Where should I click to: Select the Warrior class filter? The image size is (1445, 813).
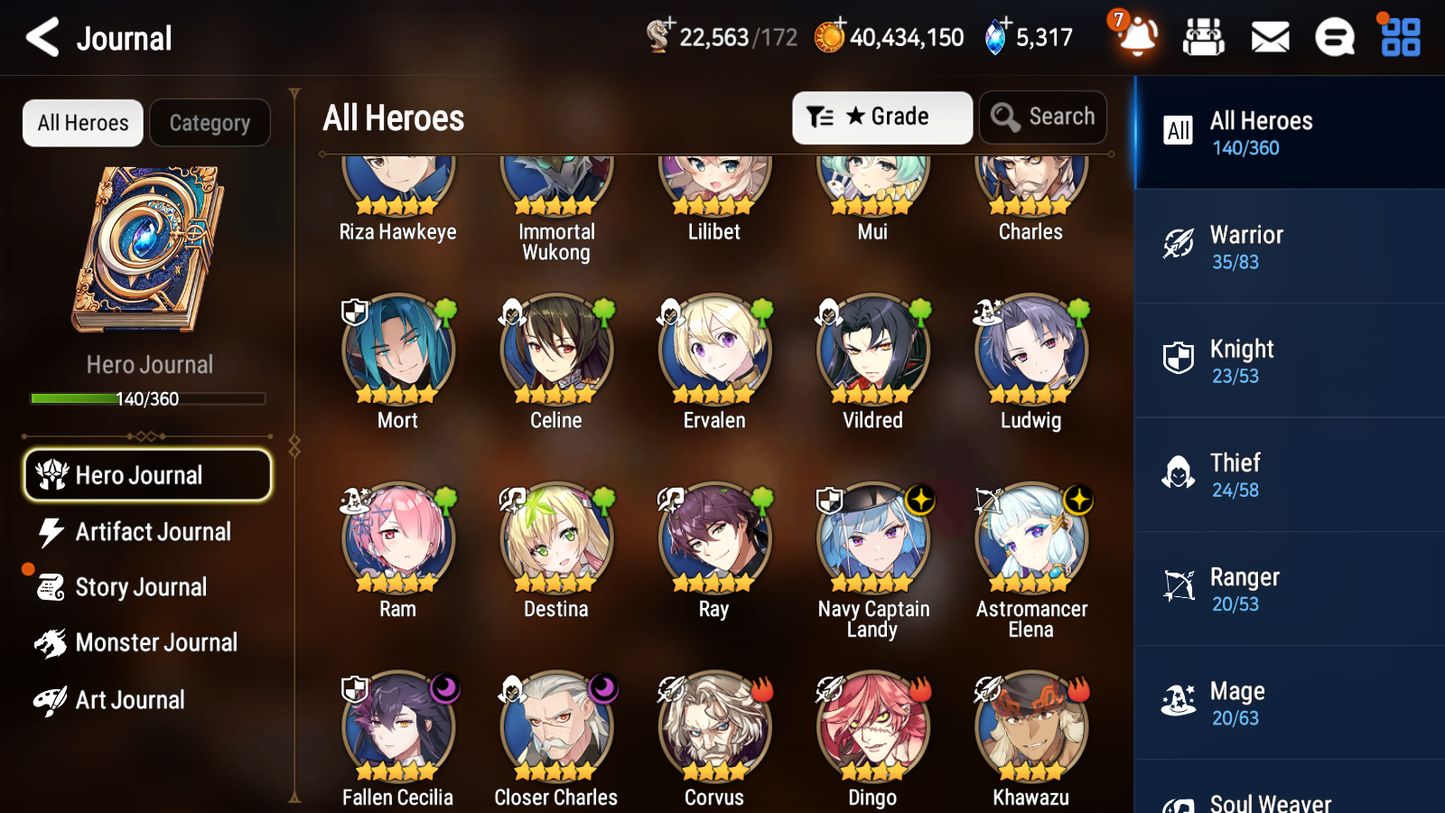pos(1289,246)
